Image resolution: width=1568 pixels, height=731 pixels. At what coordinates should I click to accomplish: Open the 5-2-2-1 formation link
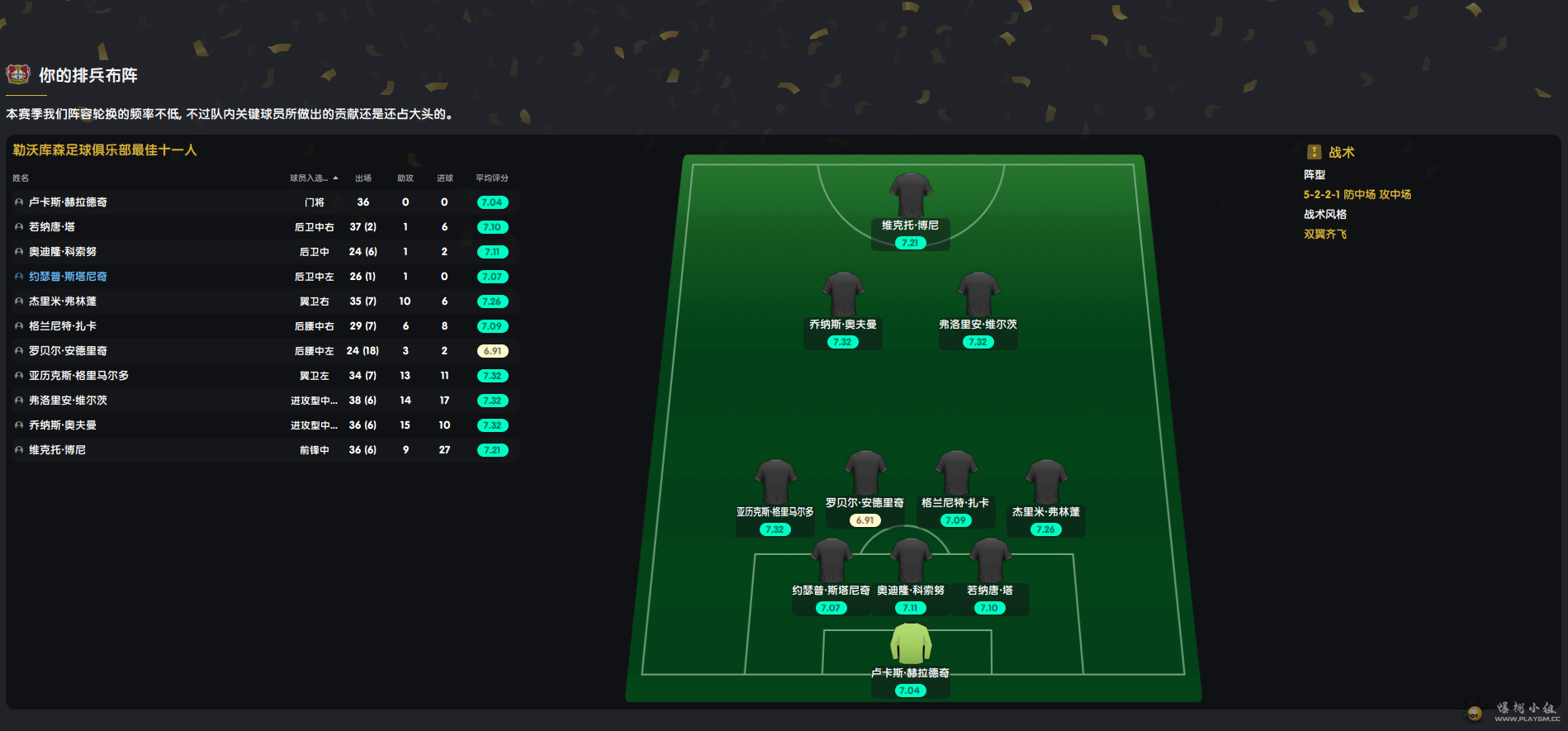click(x=1357, y=195)
